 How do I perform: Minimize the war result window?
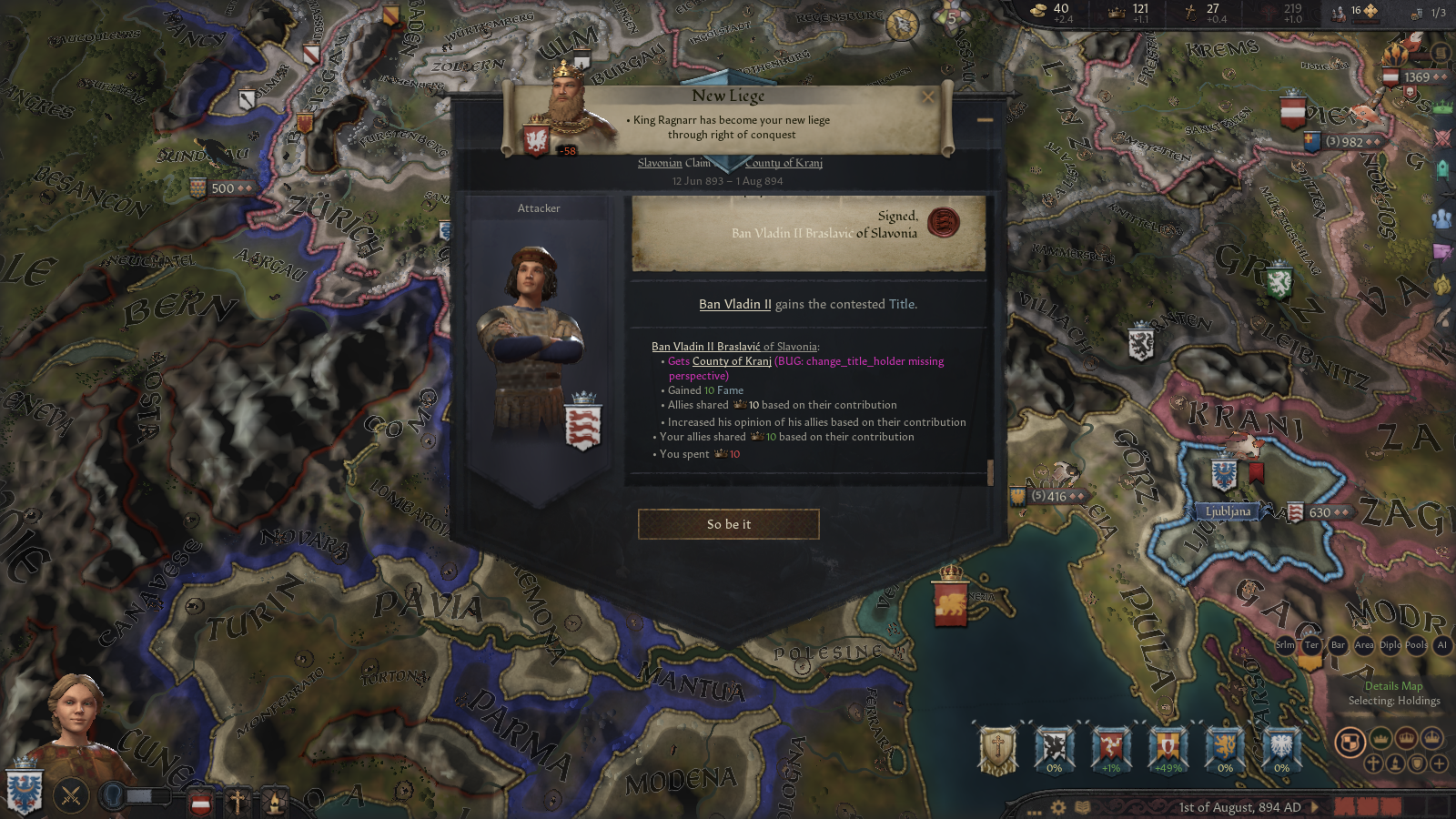985,119
